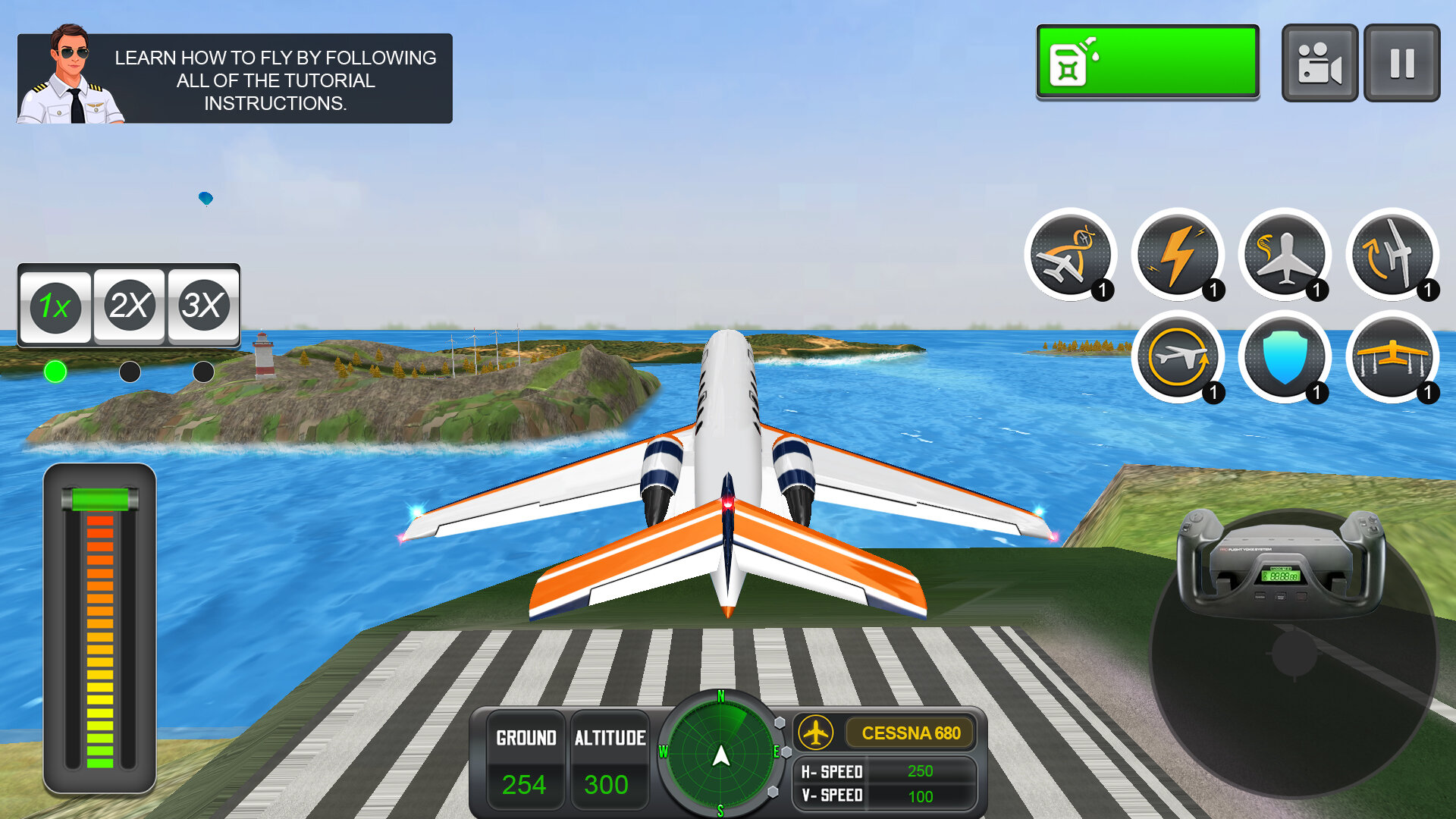Screen dimensions: 1456x819
Task: Switch camera view with the camera button
Action: [1319, 63]
